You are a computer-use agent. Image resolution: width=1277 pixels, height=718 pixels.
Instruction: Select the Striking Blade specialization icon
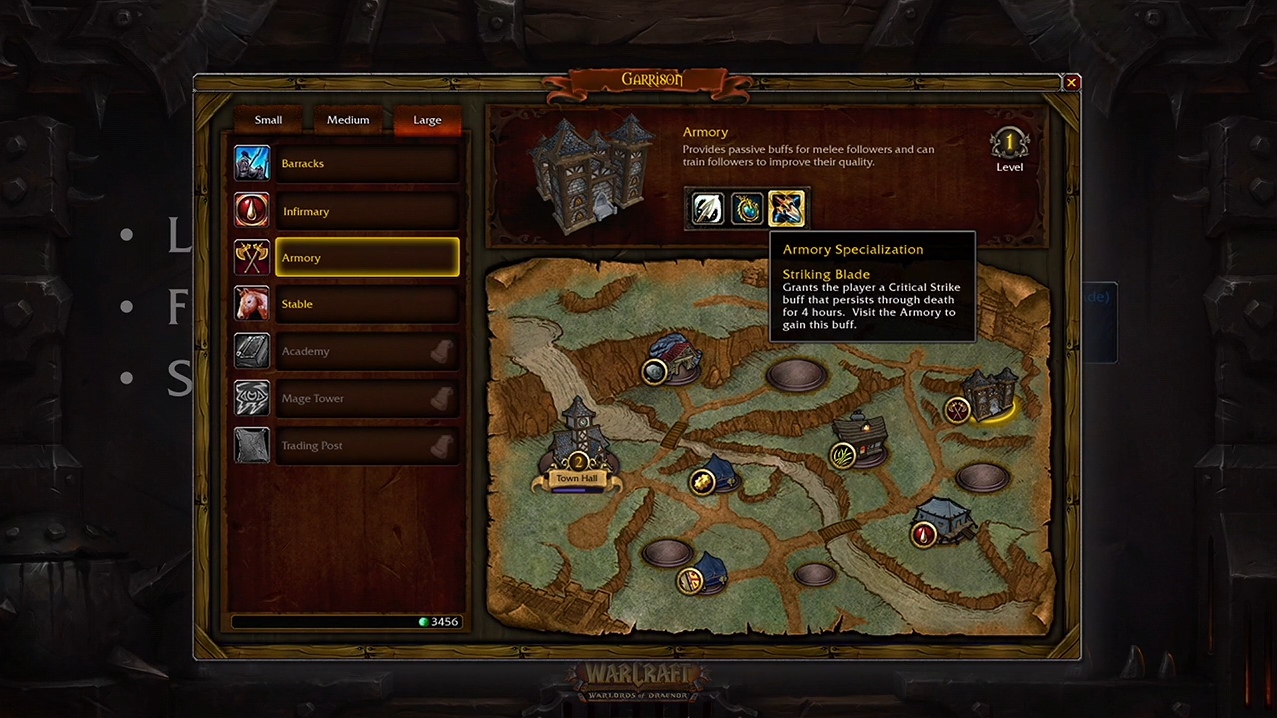click(x=786, y=209)
